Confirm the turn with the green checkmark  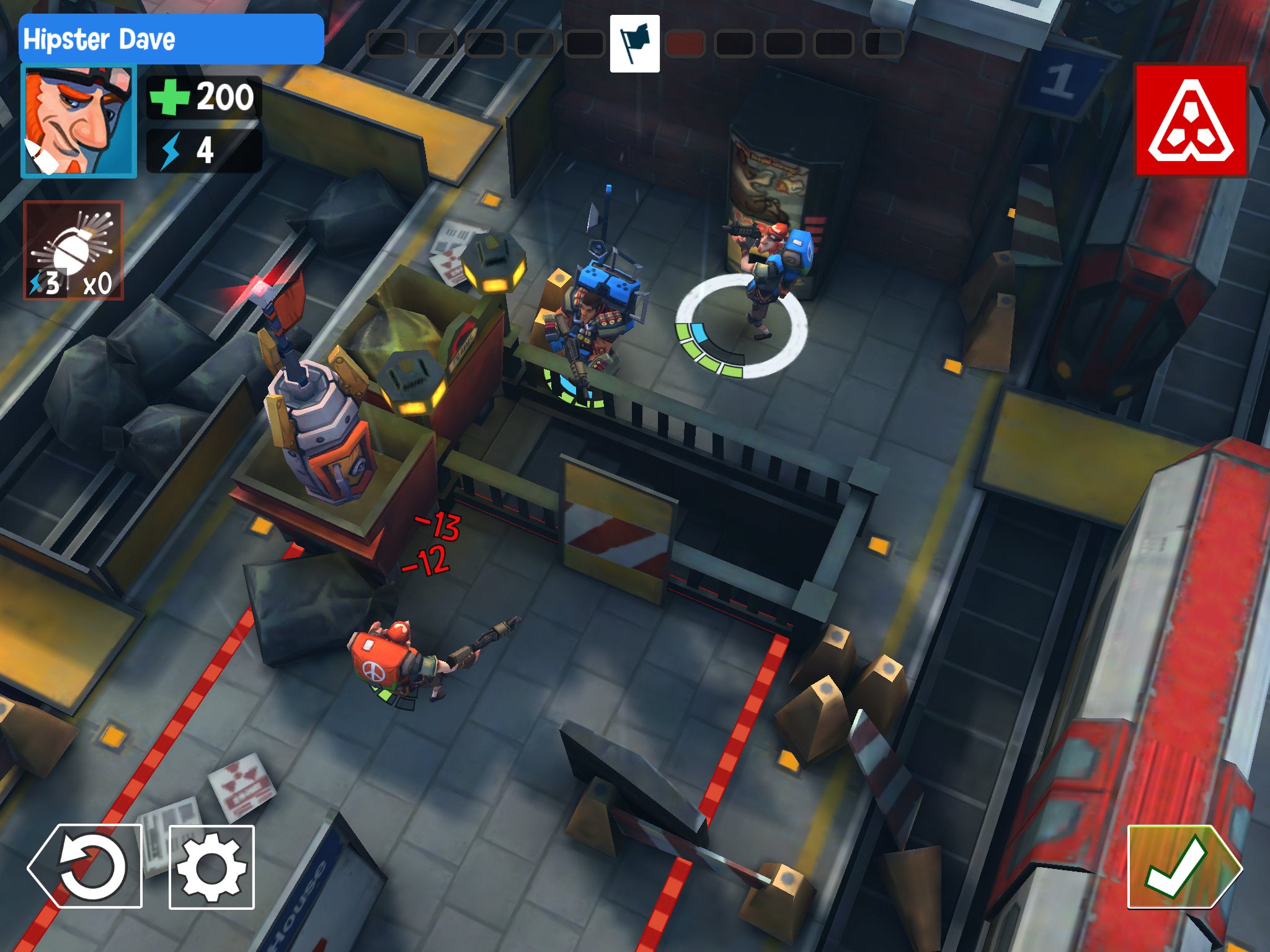tap(1183, 867)
